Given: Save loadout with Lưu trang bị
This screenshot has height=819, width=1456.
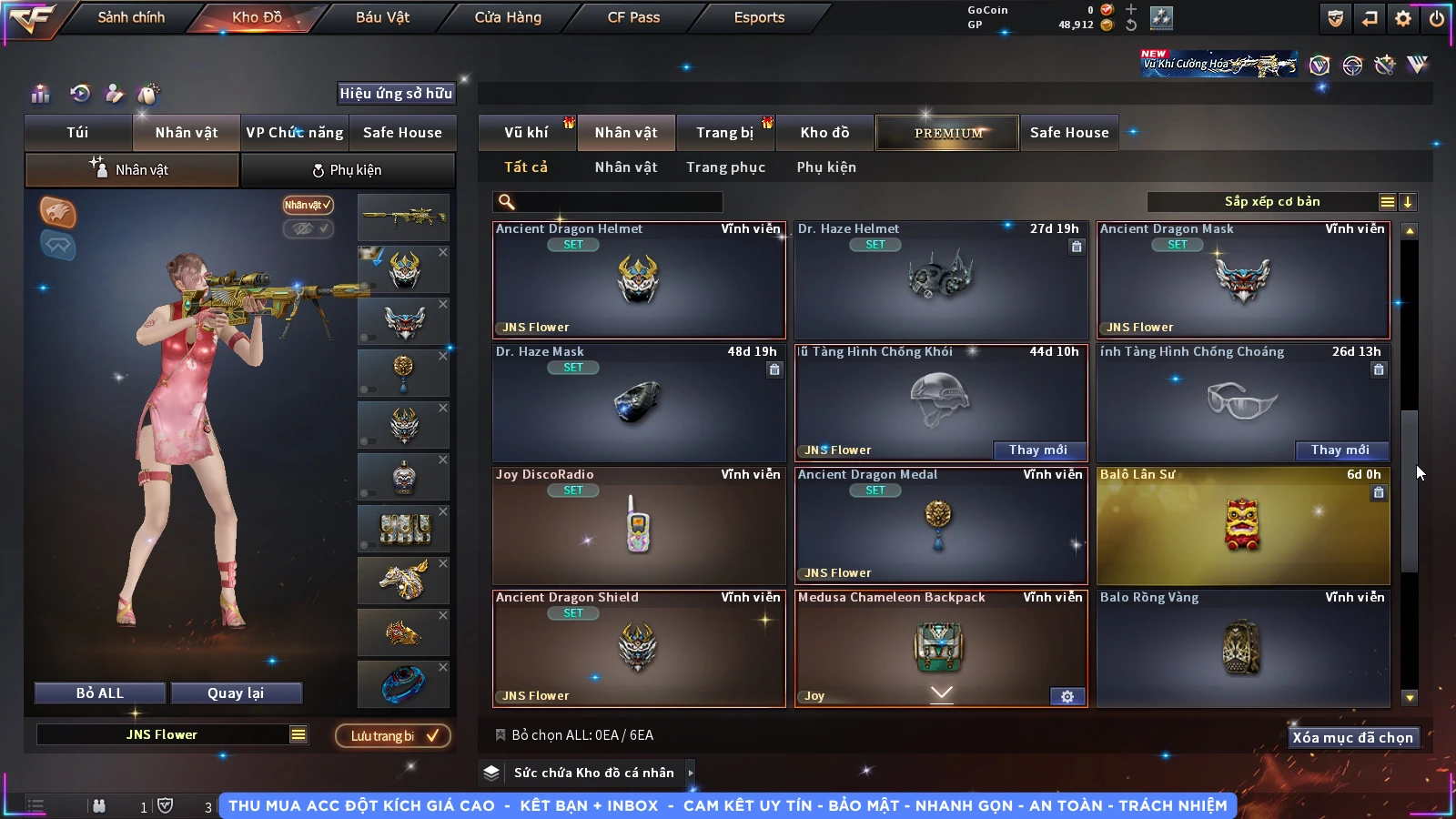Looking at the screenshot, I should (x=393, y=736).
